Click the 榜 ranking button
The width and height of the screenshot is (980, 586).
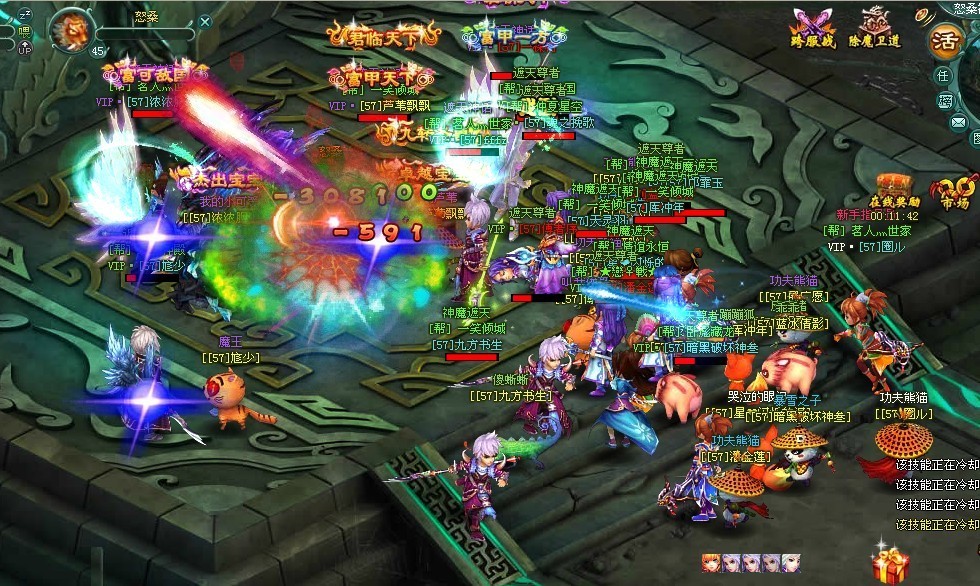[x=944, y=101]
